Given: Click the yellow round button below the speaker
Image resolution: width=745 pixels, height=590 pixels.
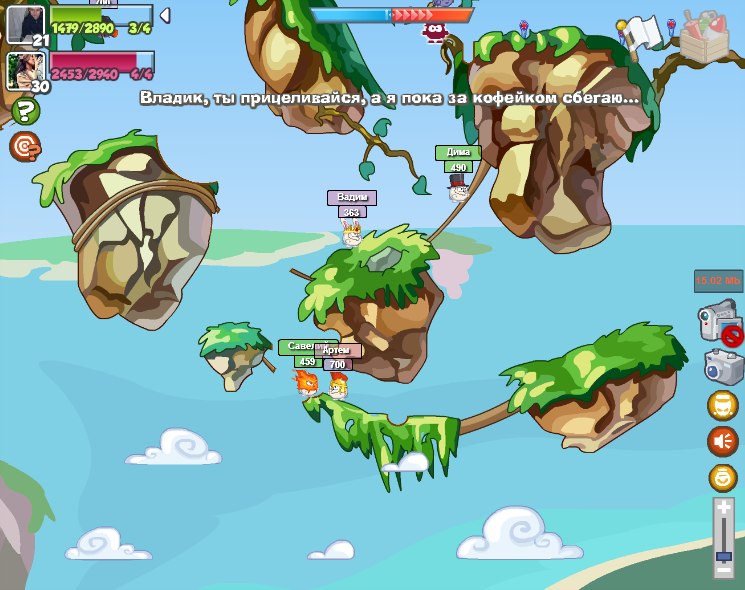Looking at the screenshot, I should click(x=722, y=477).
